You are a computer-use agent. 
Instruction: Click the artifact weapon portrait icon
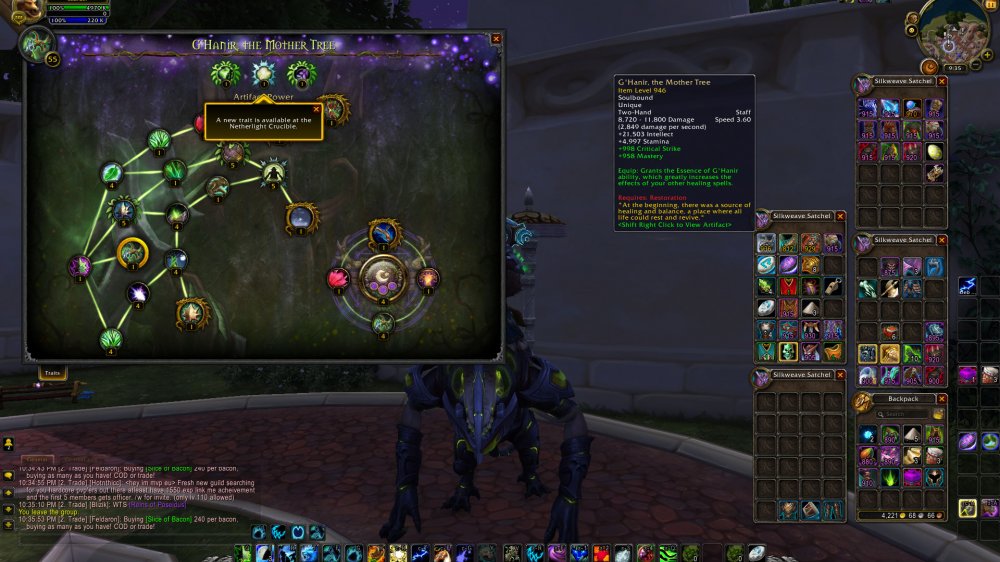pos(38,45)
